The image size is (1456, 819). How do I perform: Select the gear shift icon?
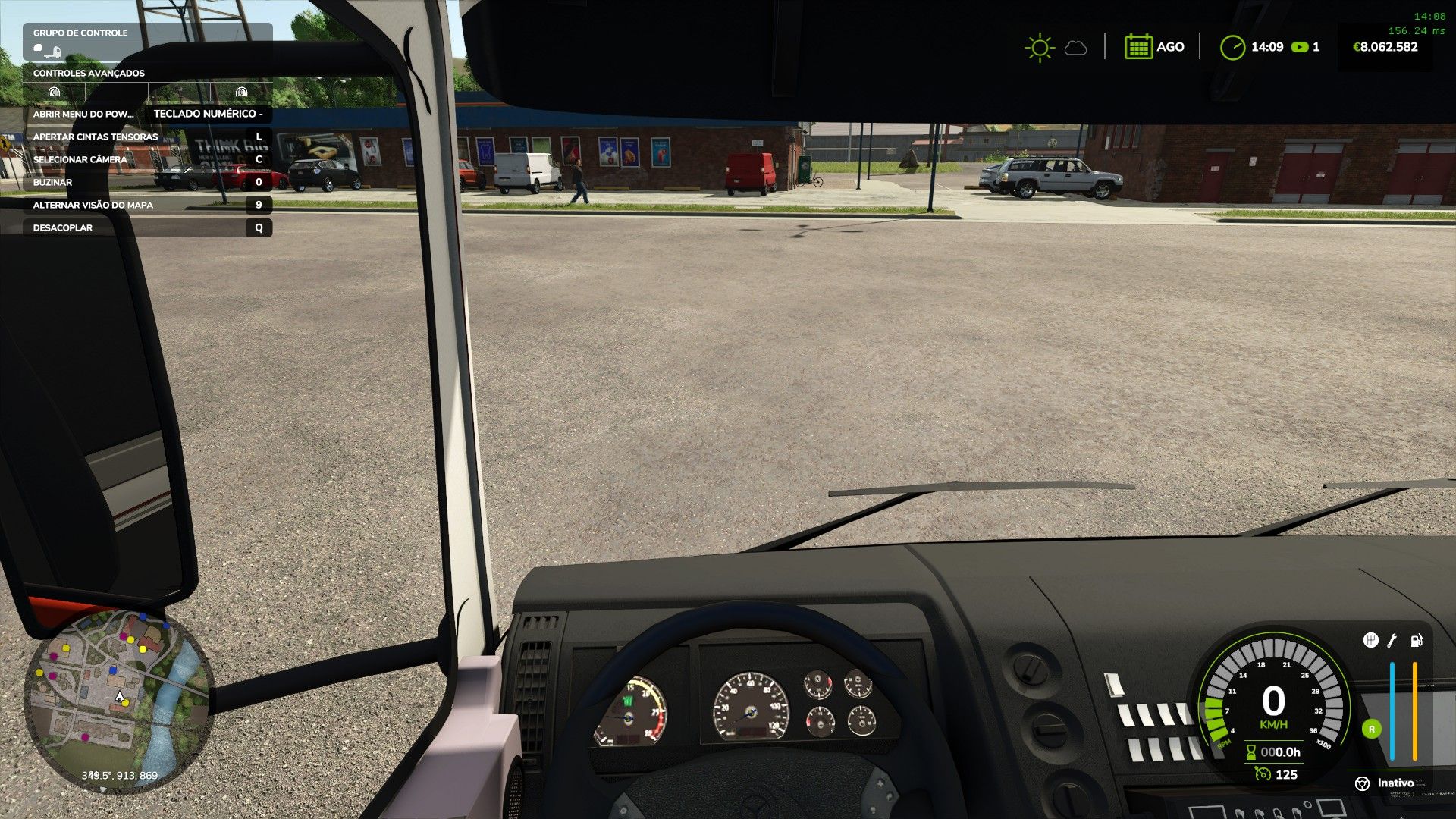click(1370, 641)
